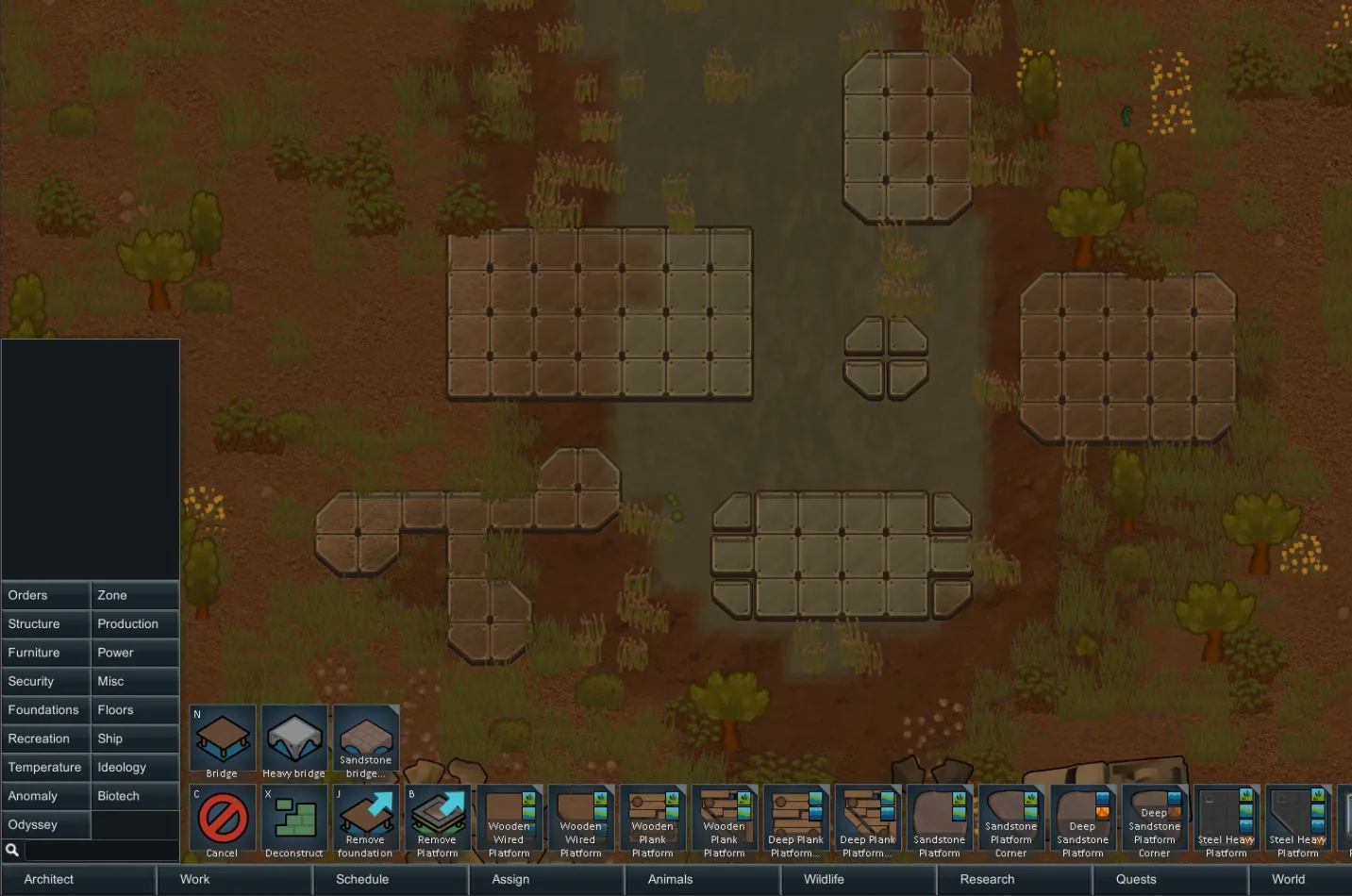Switch to the Research tab
Screen dimensions: 1352x896
(987, 879)
